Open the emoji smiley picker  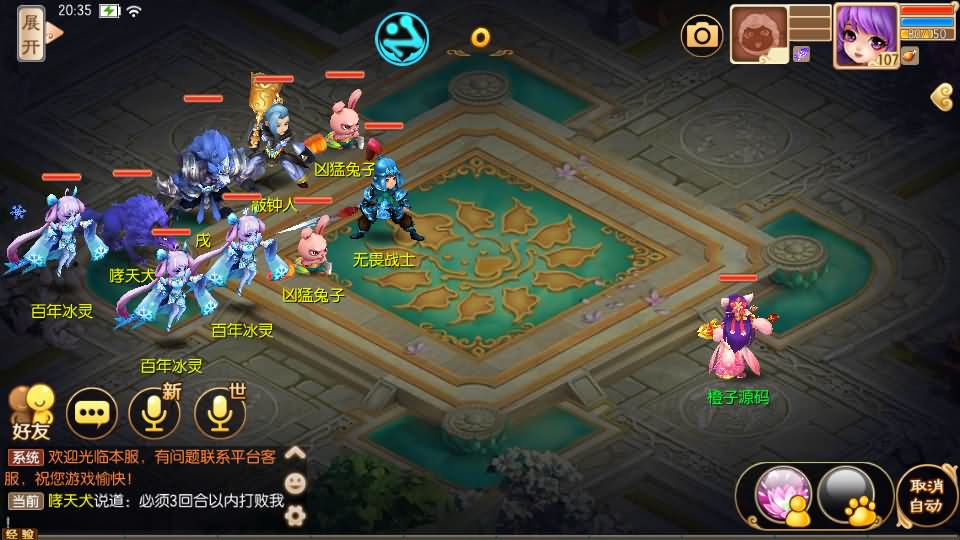pyautogui.click(x=295, y=484)
